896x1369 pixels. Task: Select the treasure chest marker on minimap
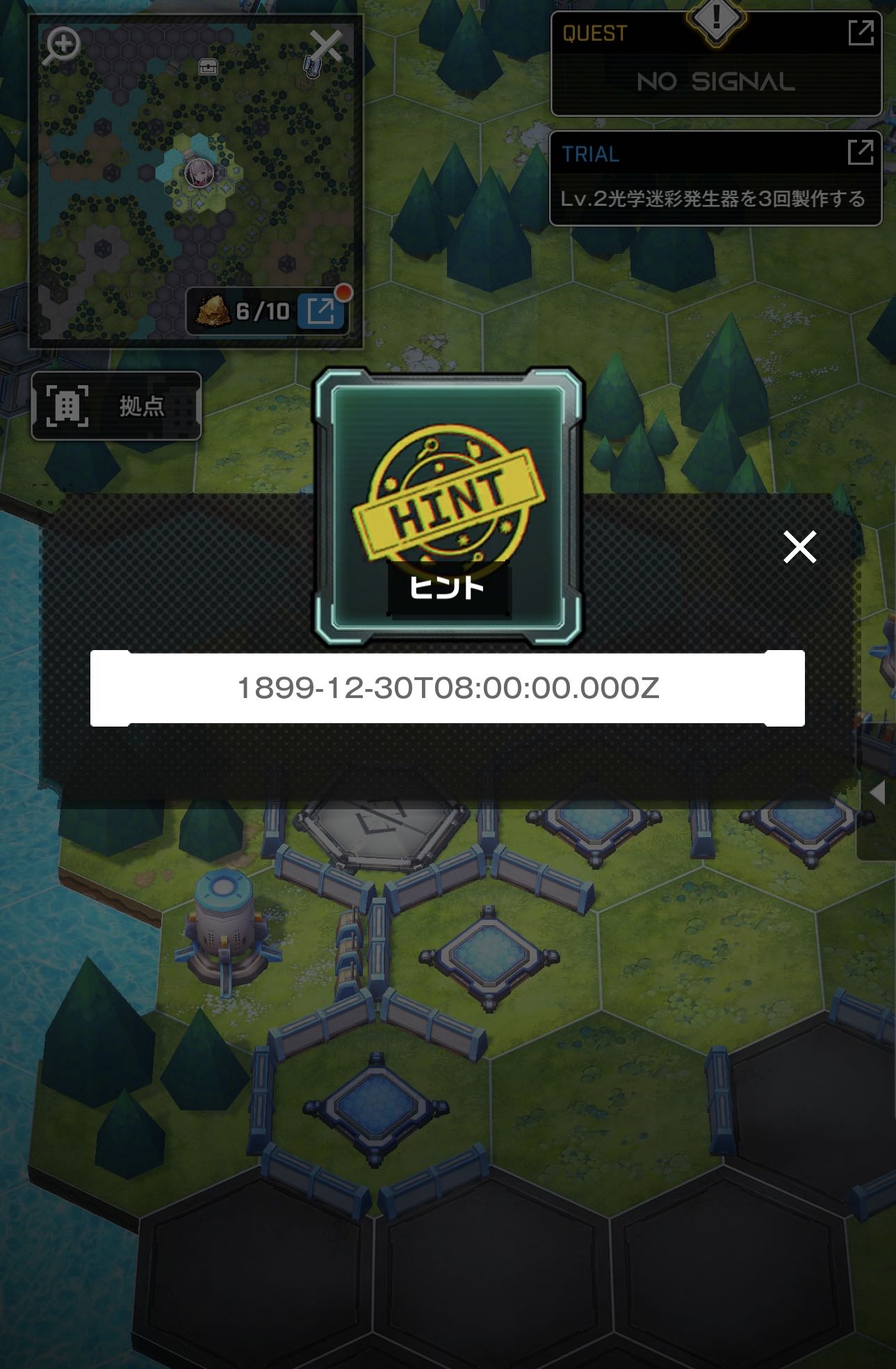pos(208,67)
